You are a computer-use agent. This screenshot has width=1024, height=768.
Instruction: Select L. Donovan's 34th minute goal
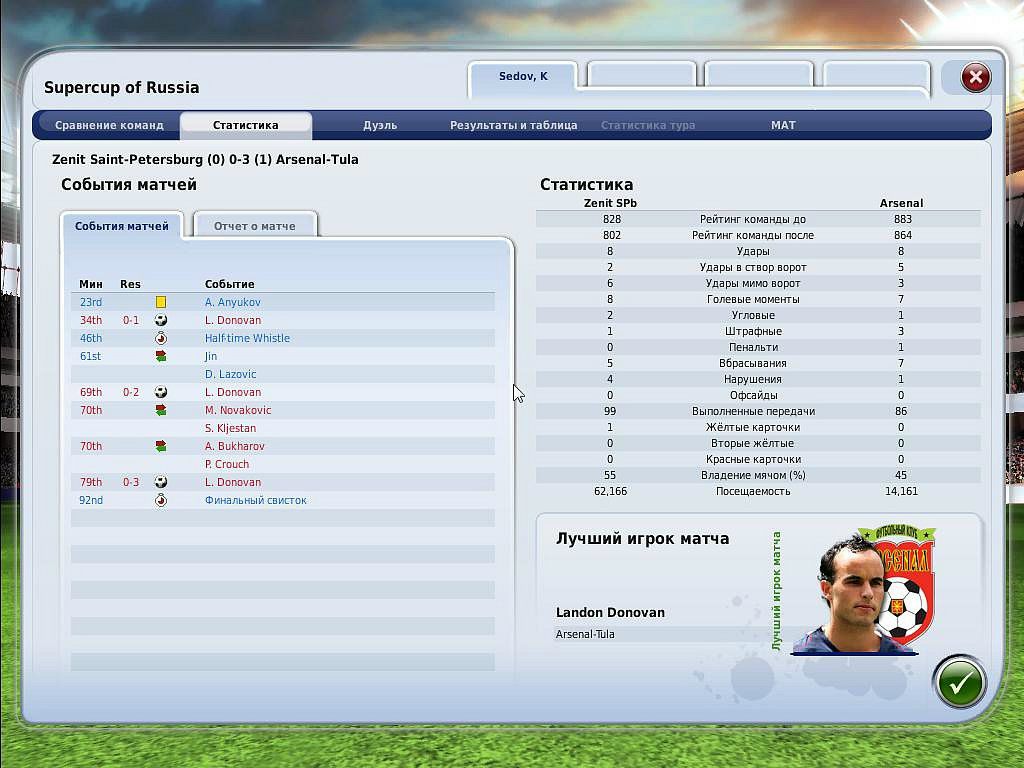[232, 320]
